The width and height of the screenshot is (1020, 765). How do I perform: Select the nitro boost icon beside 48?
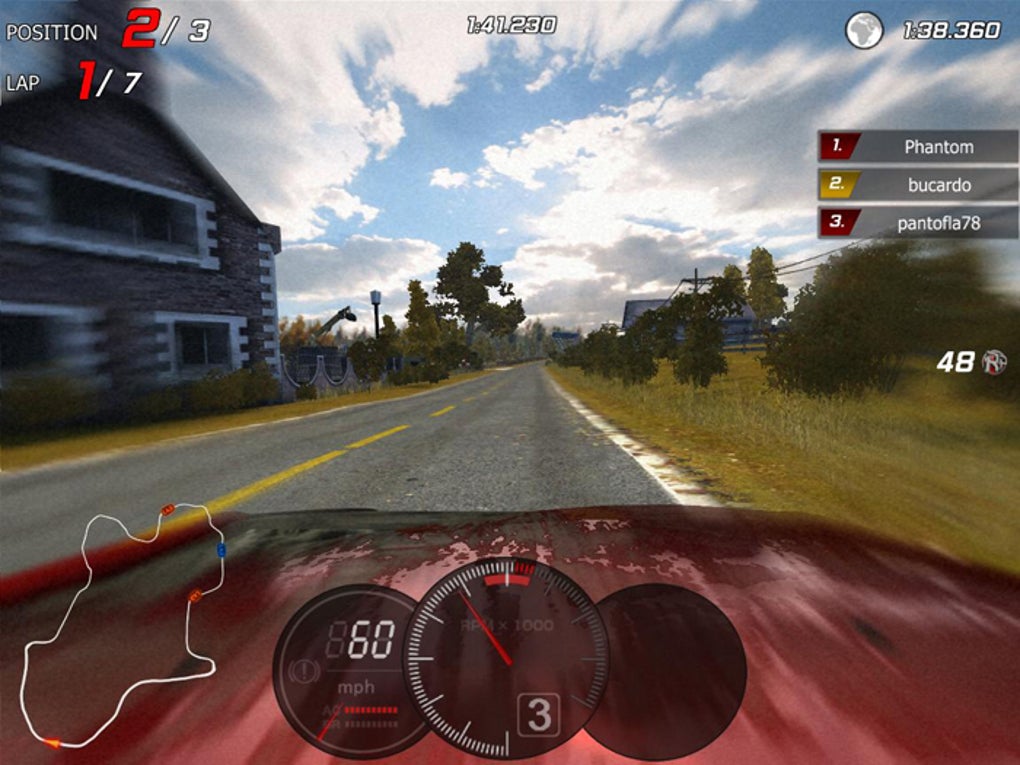point(994,362)
